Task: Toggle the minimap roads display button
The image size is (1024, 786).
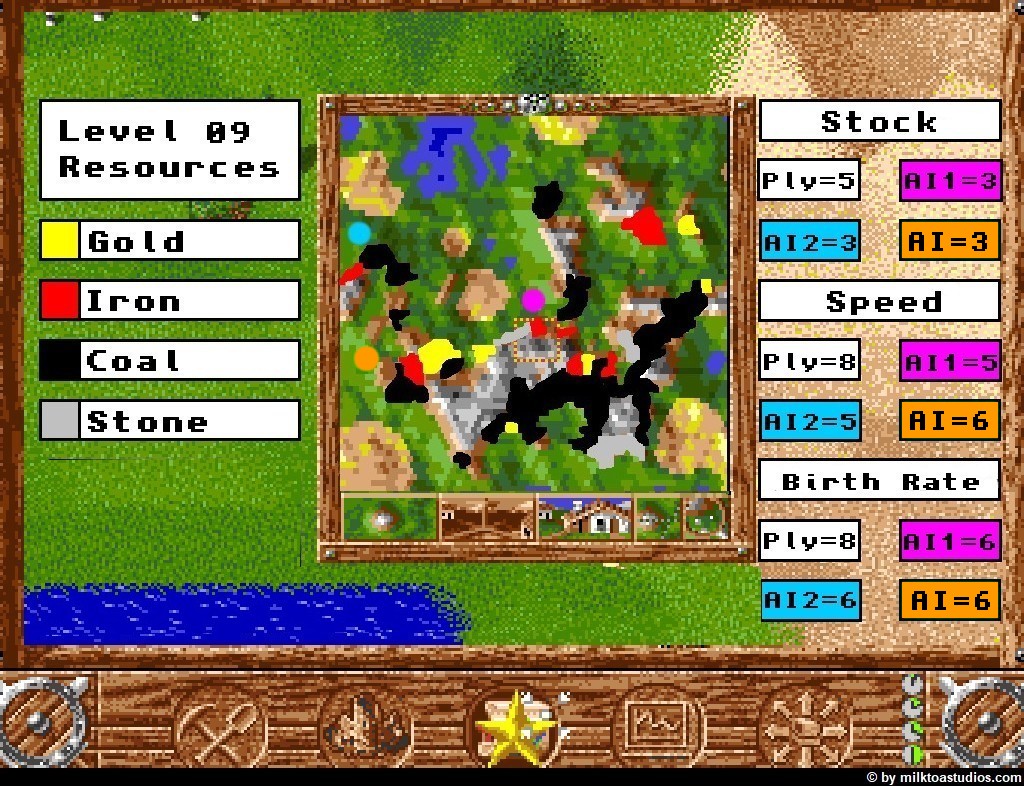Action: coord(486,518)
